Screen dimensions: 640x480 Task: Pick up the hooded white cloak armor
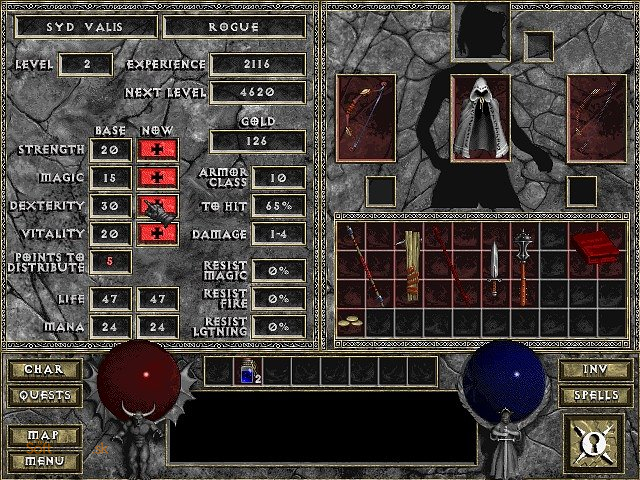[481, 117]
